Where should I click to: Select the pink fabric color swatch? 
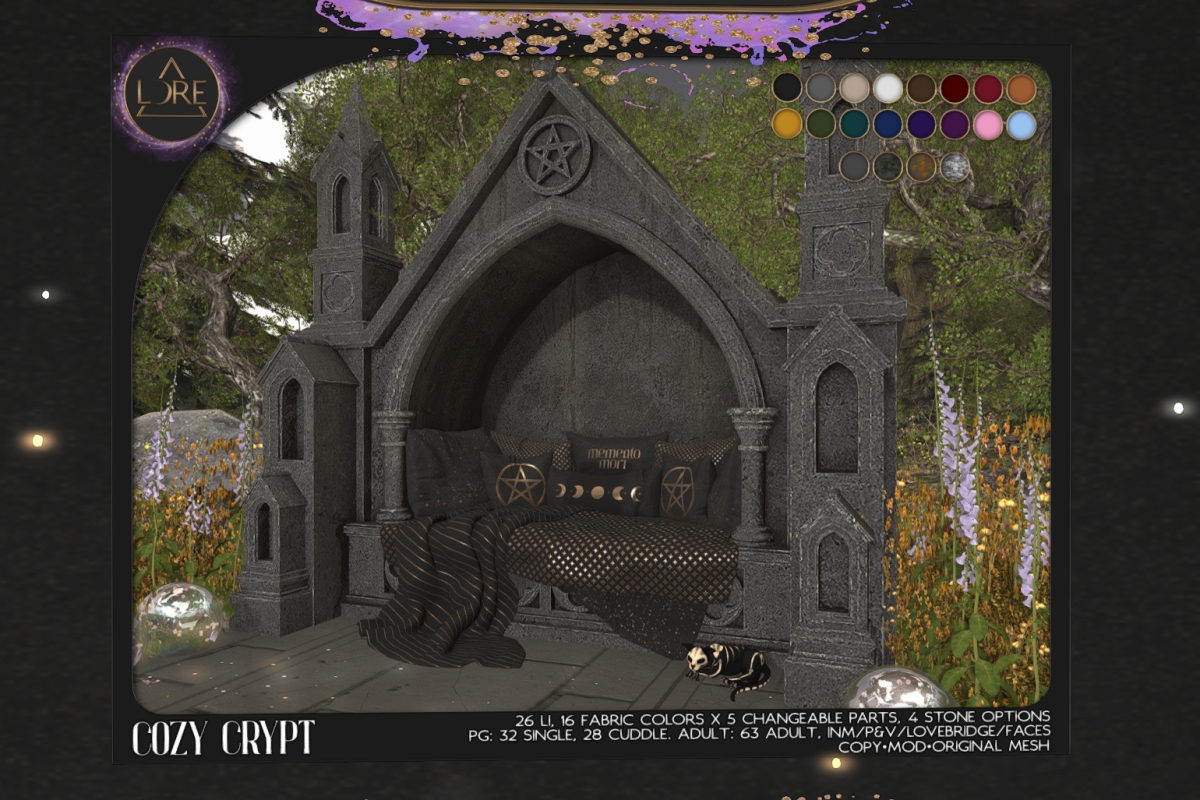coord(988,124)
